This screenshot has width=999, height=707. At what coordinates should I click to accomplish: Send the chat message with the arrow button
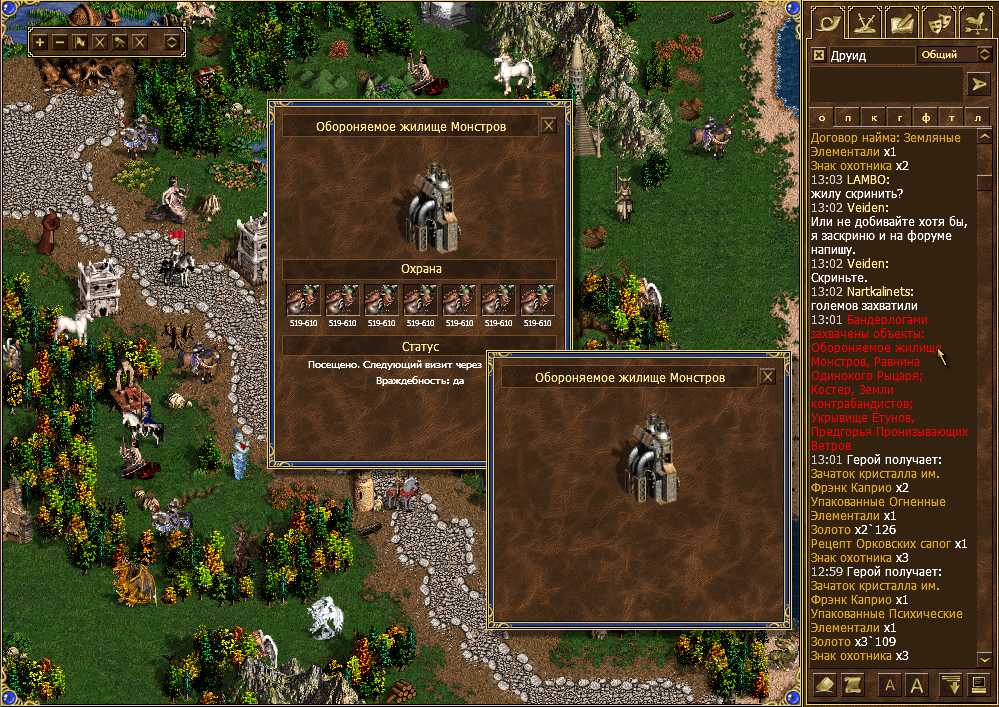[977, 84]
